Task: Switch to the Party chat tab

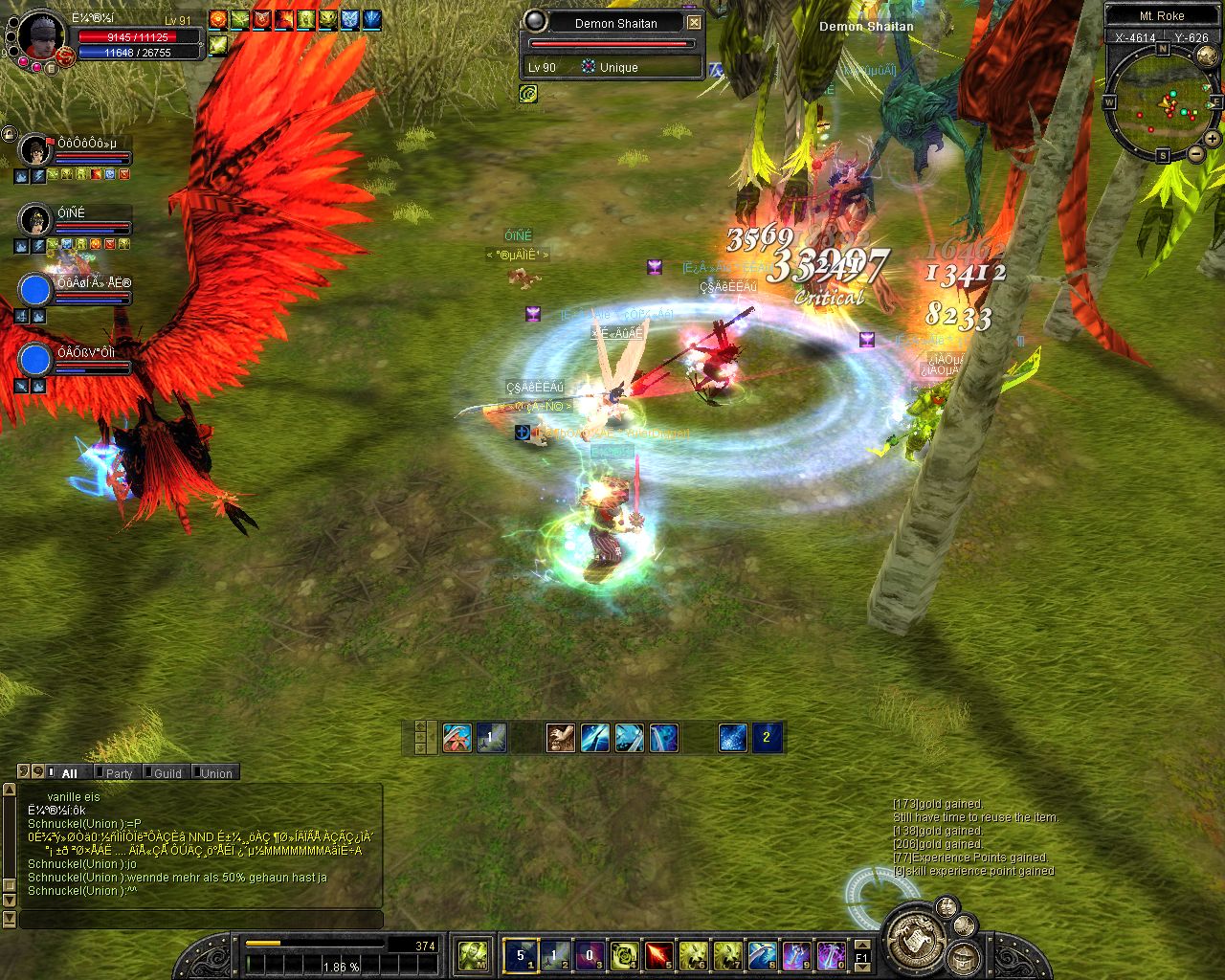Action: [119, 773]
